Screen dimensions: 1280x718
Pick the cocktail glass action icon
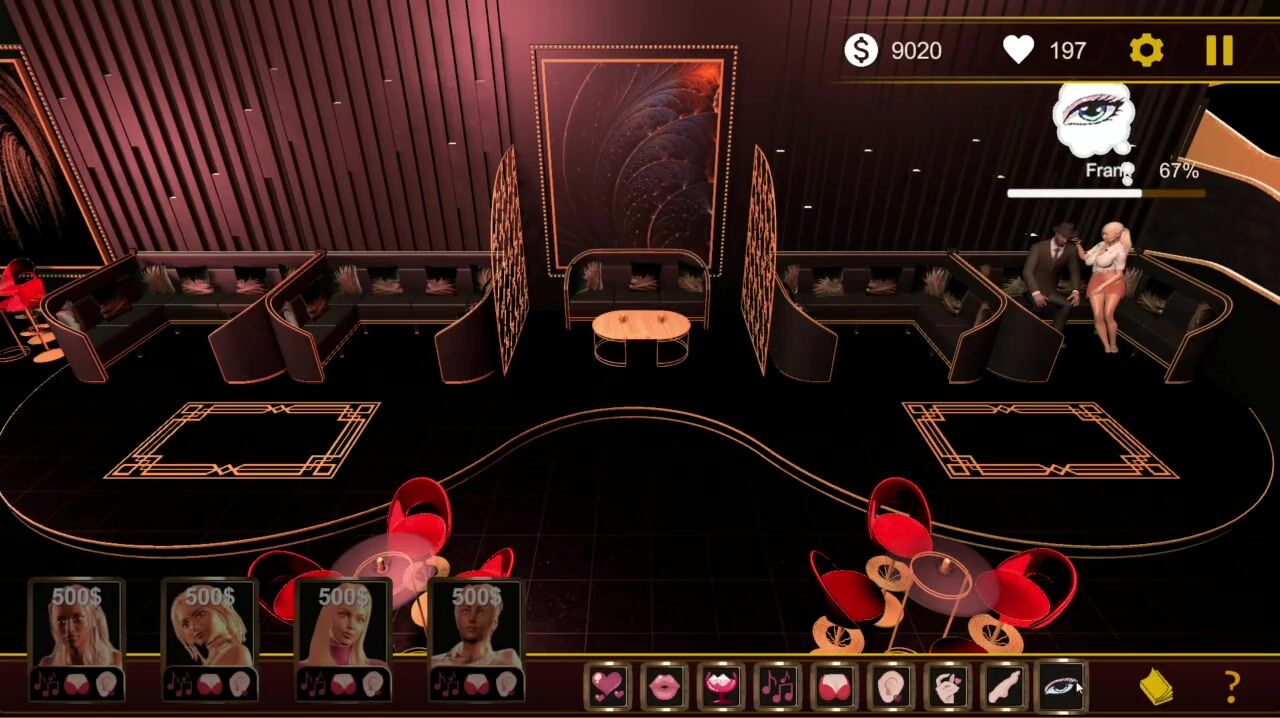tap(721, 686)
